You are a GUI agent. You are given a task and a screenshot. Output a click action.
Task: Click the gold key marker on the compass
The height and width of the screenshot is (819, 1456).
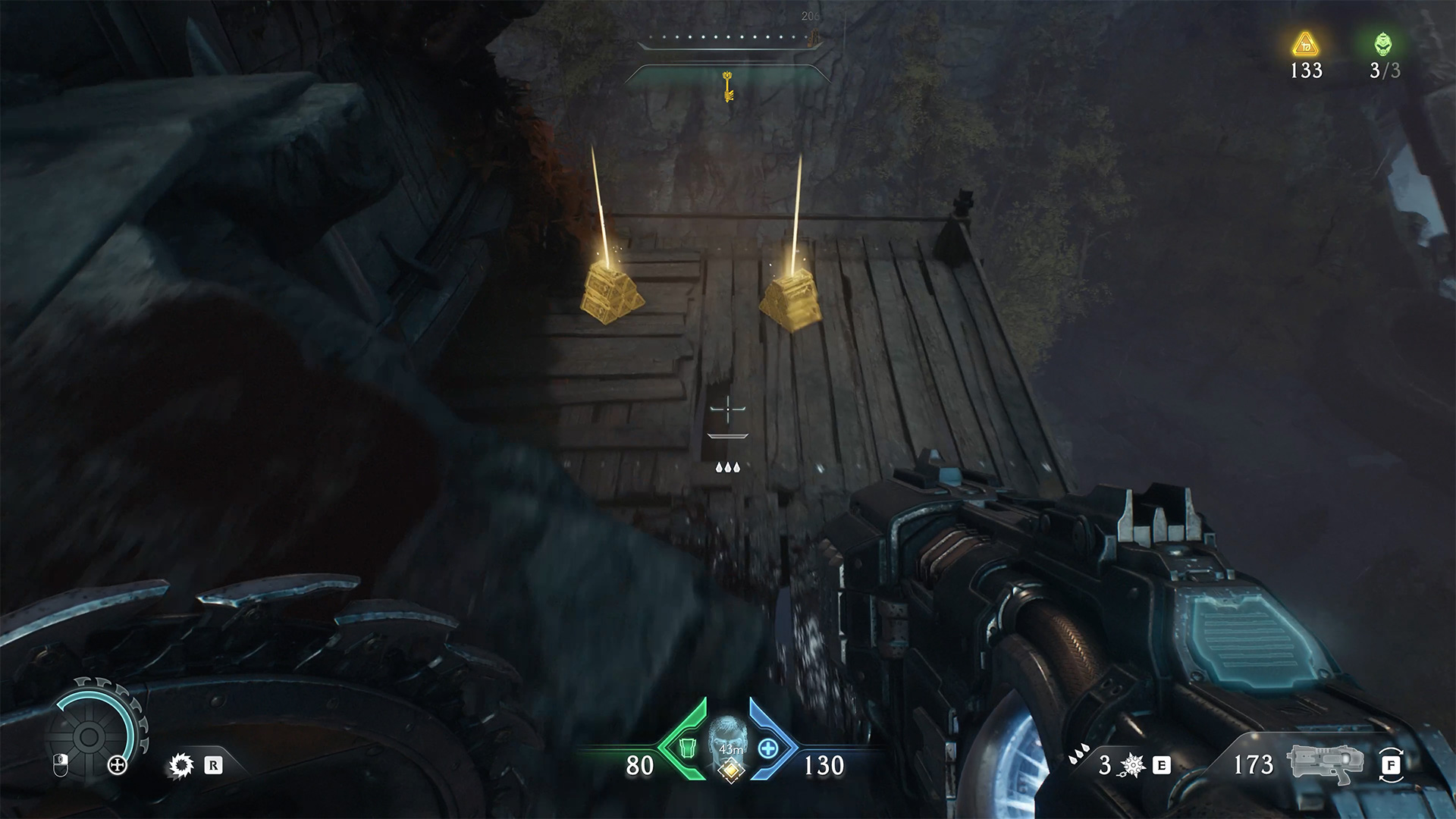[729, 85]
